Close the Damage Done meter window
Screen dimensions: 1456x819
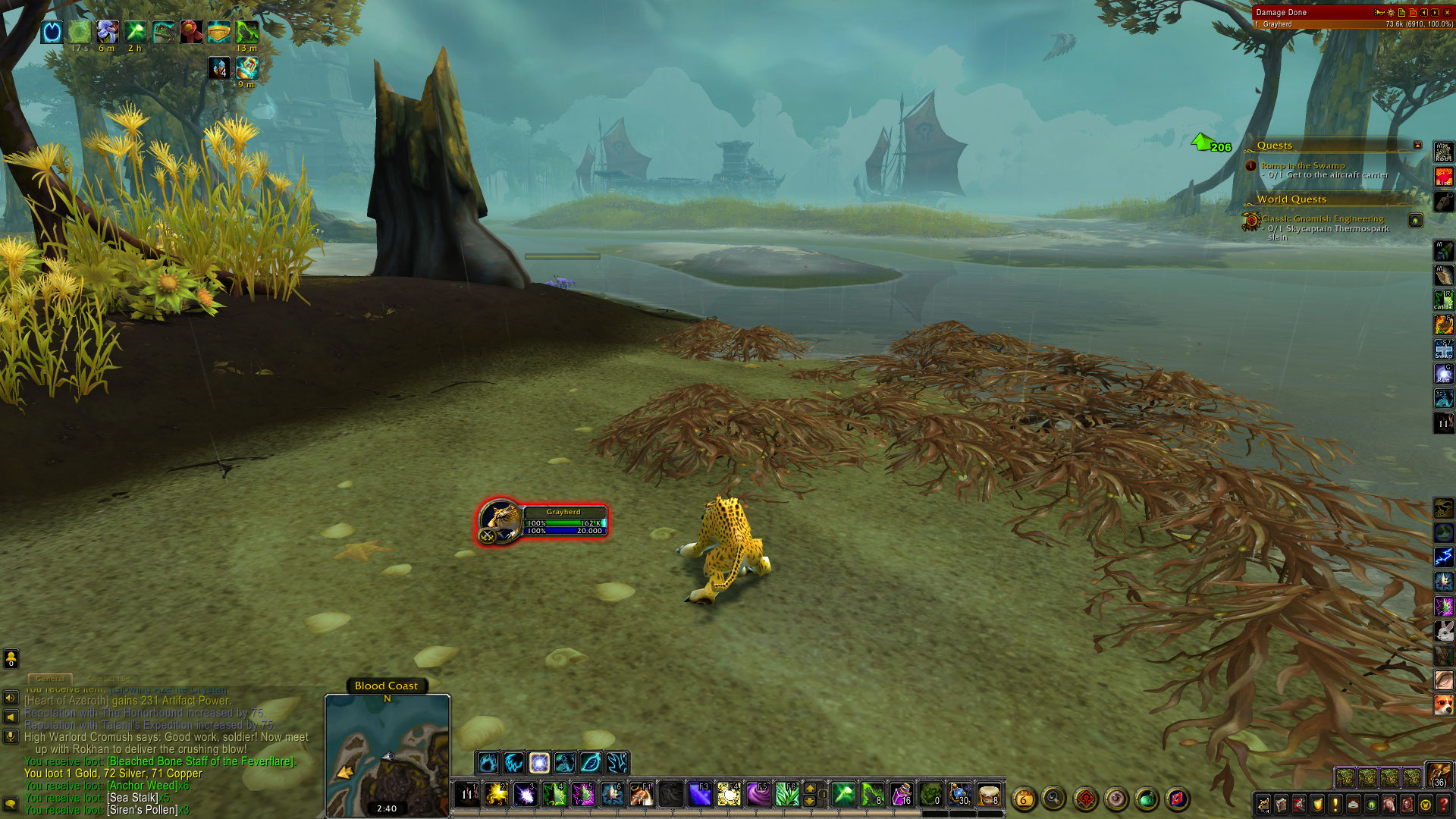tap(1447, 12)
